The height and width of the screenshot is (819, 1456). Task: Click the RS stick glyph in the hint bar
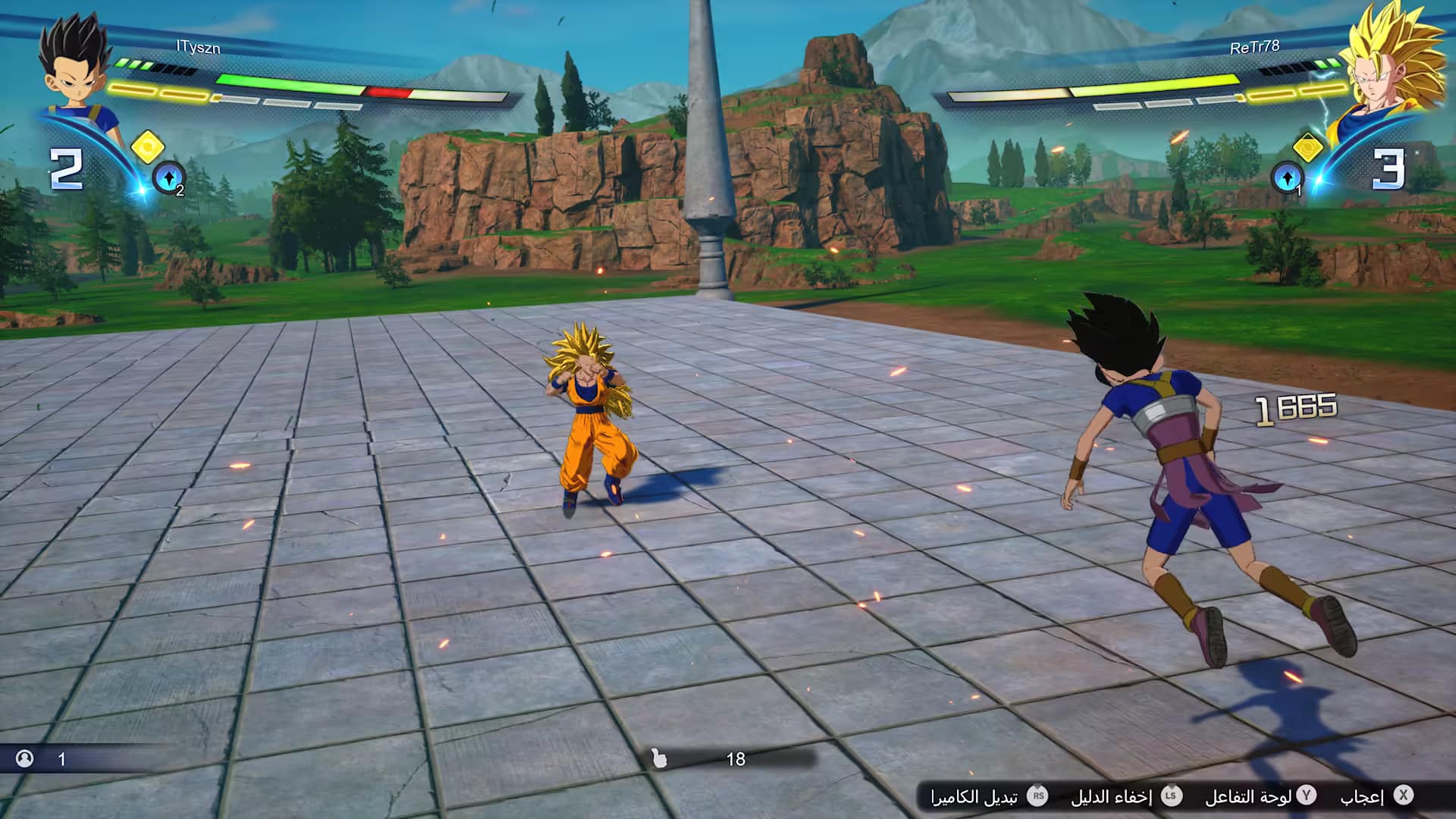[x=1039, y=796]
